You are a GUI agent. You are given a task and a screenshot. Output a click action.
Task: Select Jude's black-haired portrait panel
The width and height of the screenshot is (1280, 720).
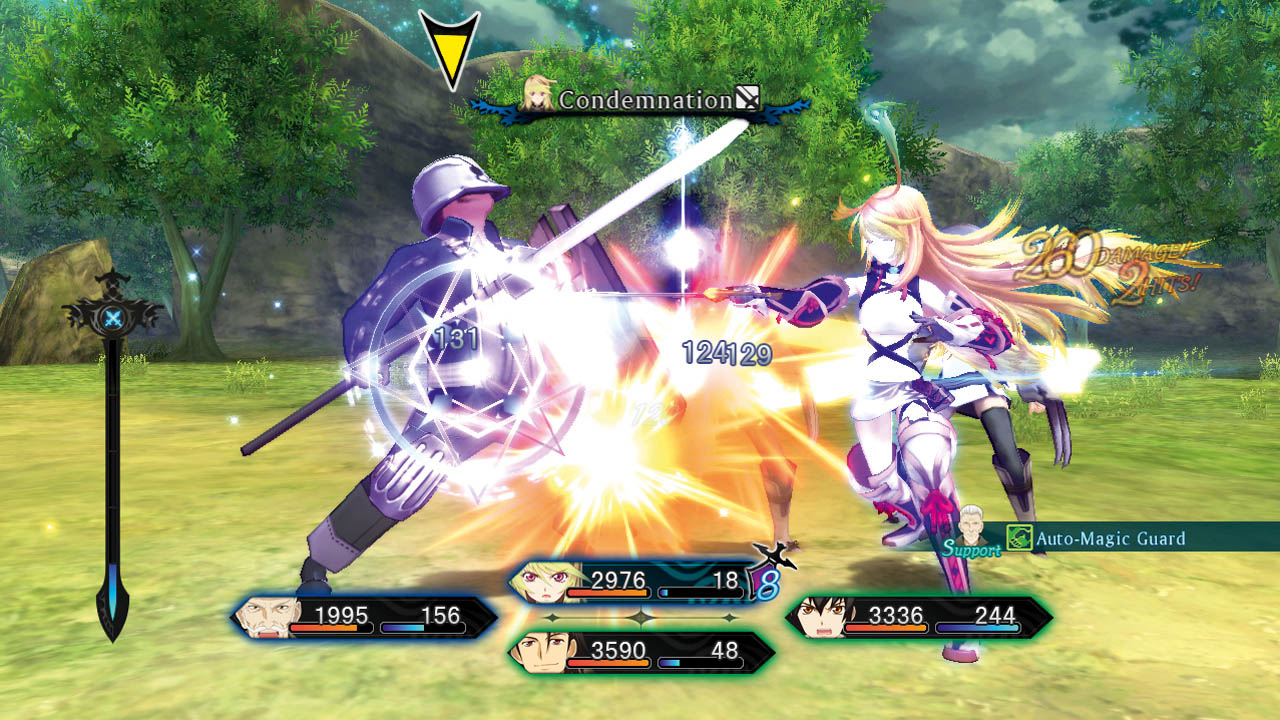click(918, 617)
